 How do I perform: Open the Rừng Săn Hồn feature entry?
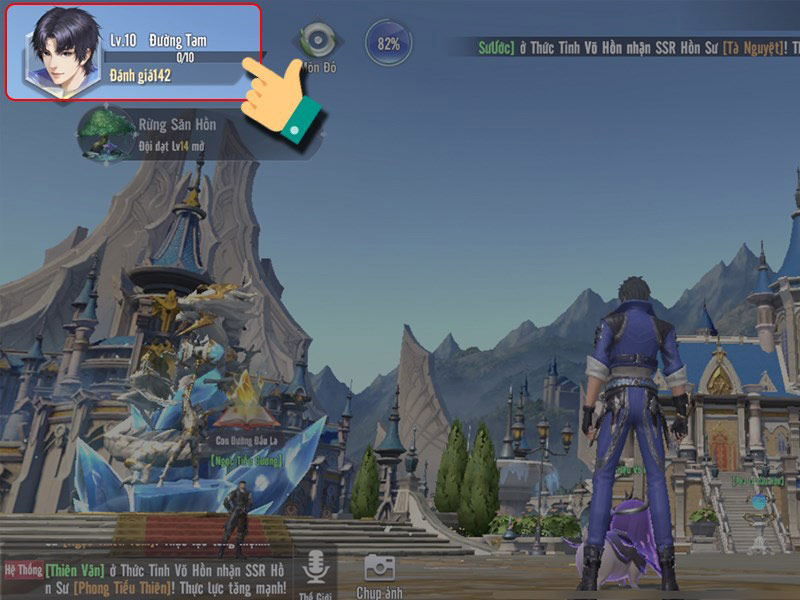[108, 133]
